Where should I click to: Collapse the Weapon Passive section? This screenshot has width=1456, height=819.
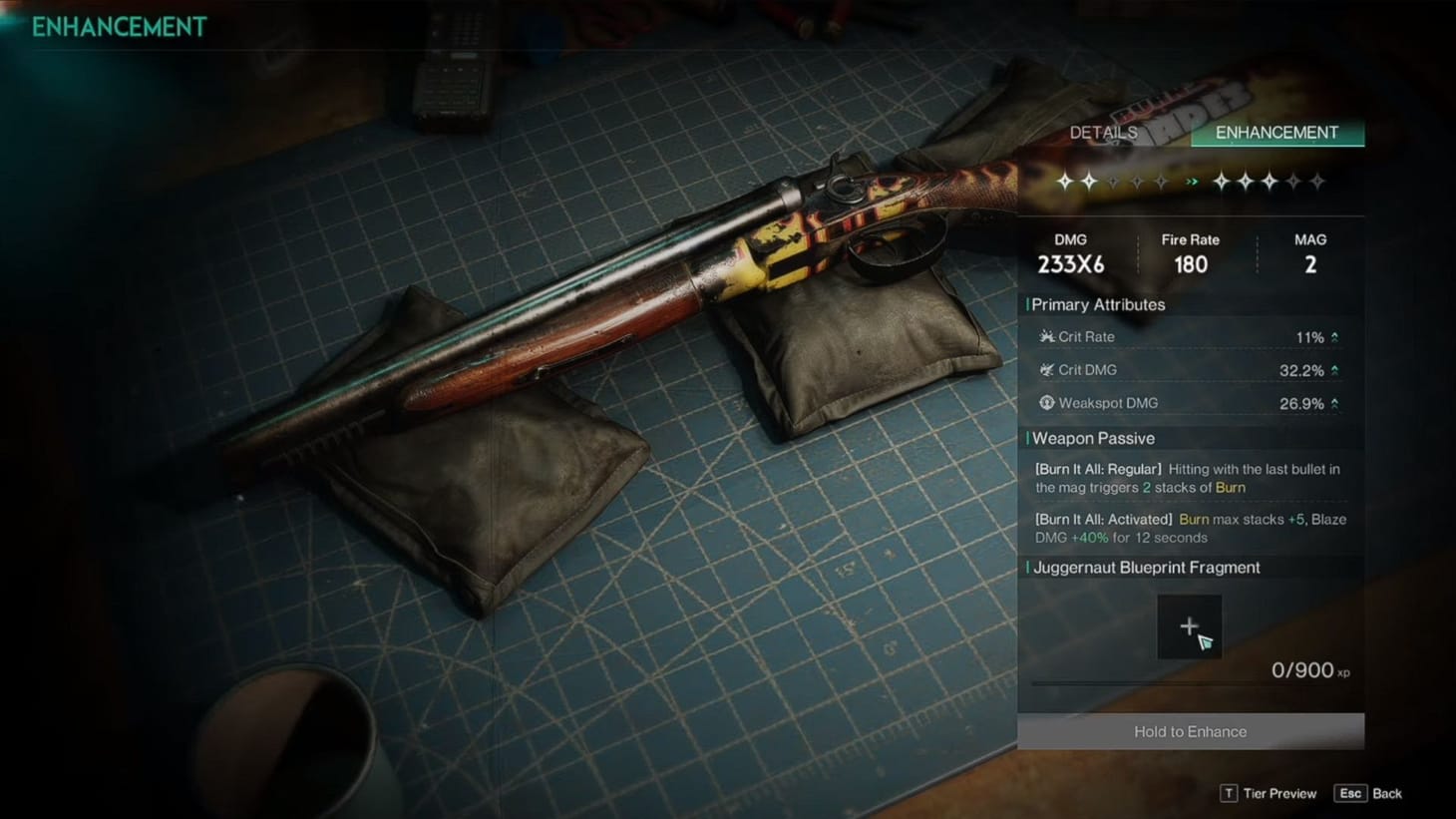tap(1092, 438)
